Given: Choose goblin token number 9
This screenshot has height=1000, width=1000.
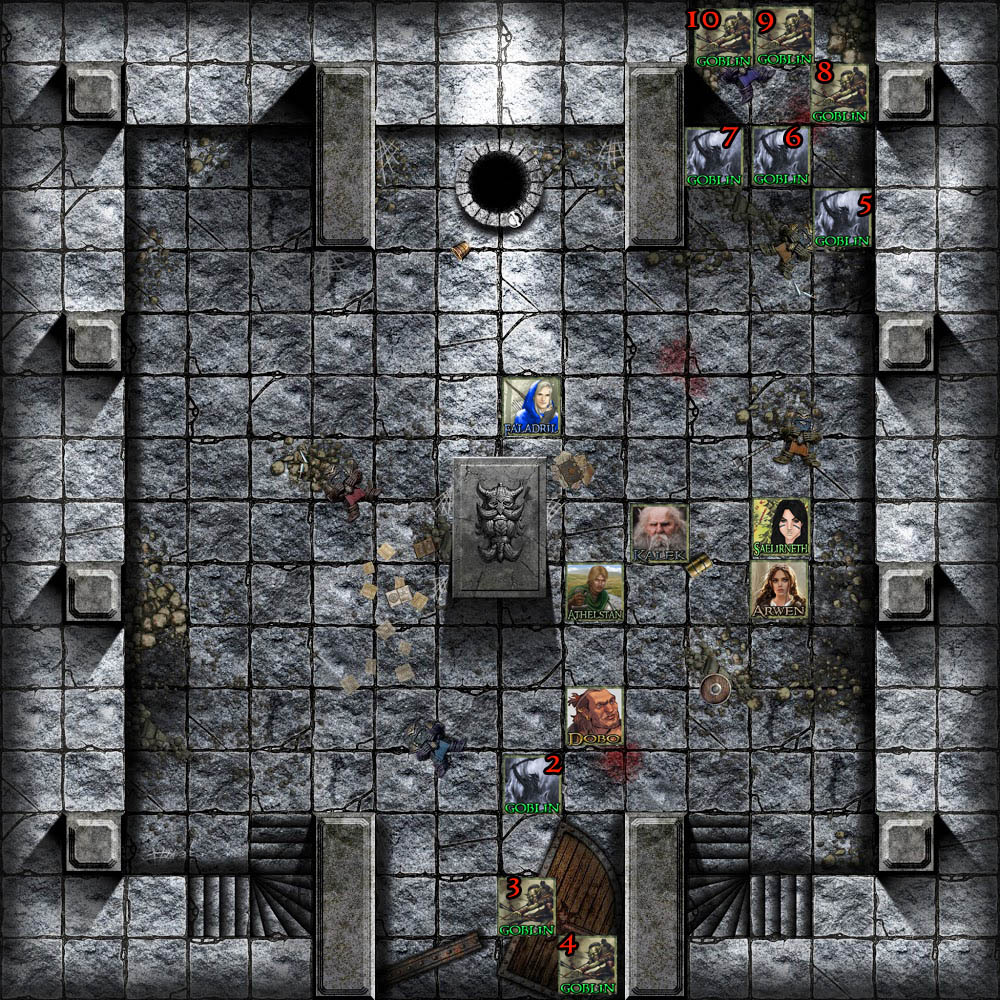Looking at the screenshot, I should (x=783, y=38).
